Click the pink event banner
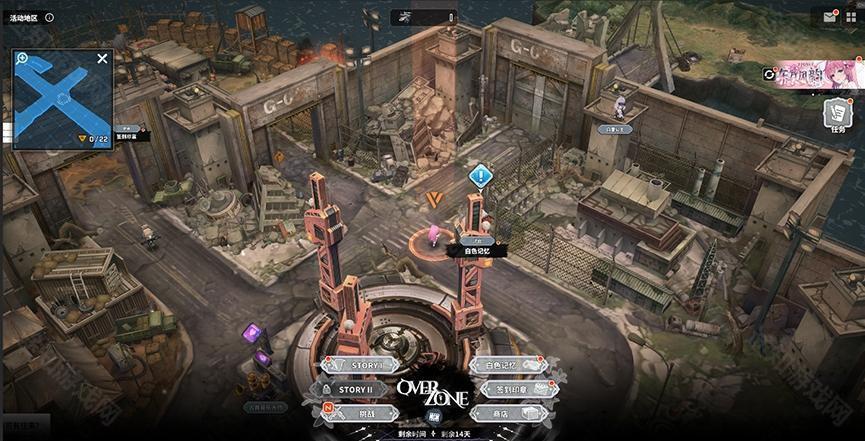This screenshot has width=865, height=441. (818, 73)
